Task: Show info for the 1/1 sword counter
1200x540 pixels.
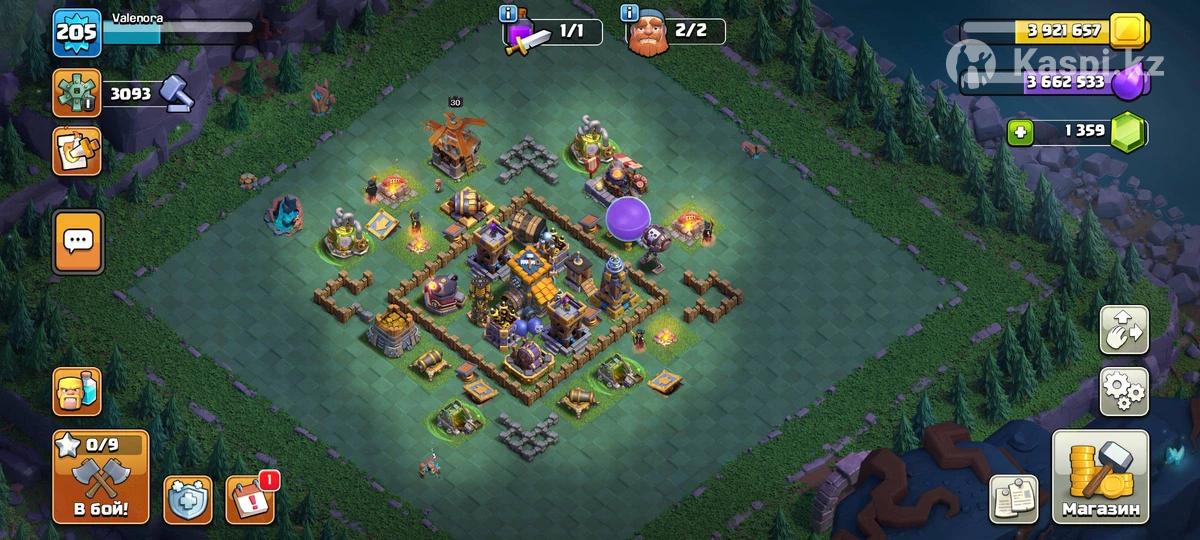Action: pyautogui.click(x=508, y=13)
